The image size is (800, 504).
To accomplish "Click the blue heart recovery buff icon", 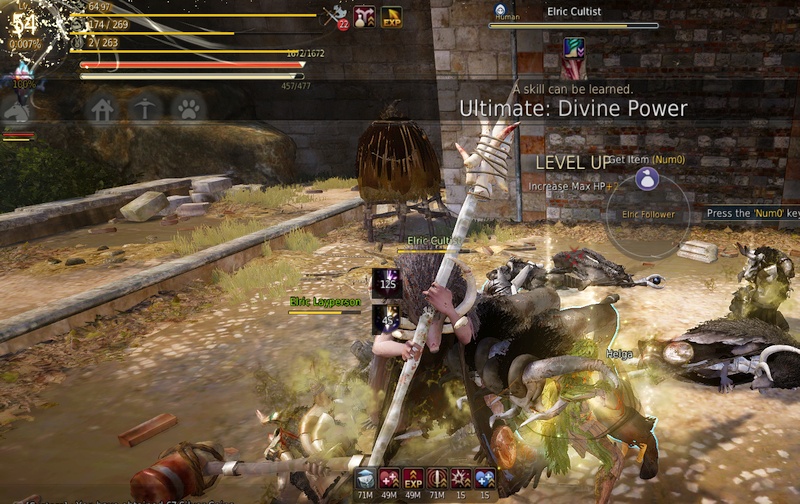I will coord(485,480).
